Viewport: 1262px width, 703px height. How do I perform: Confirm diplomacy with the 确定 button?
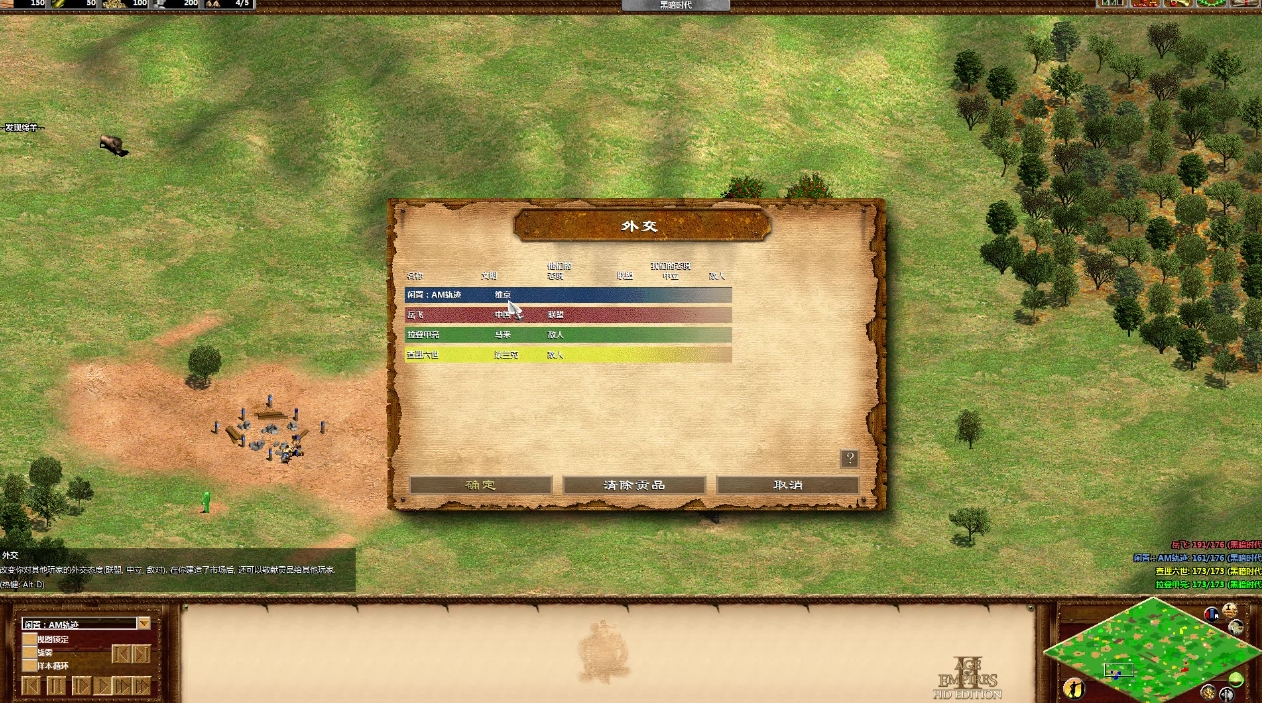480,485
